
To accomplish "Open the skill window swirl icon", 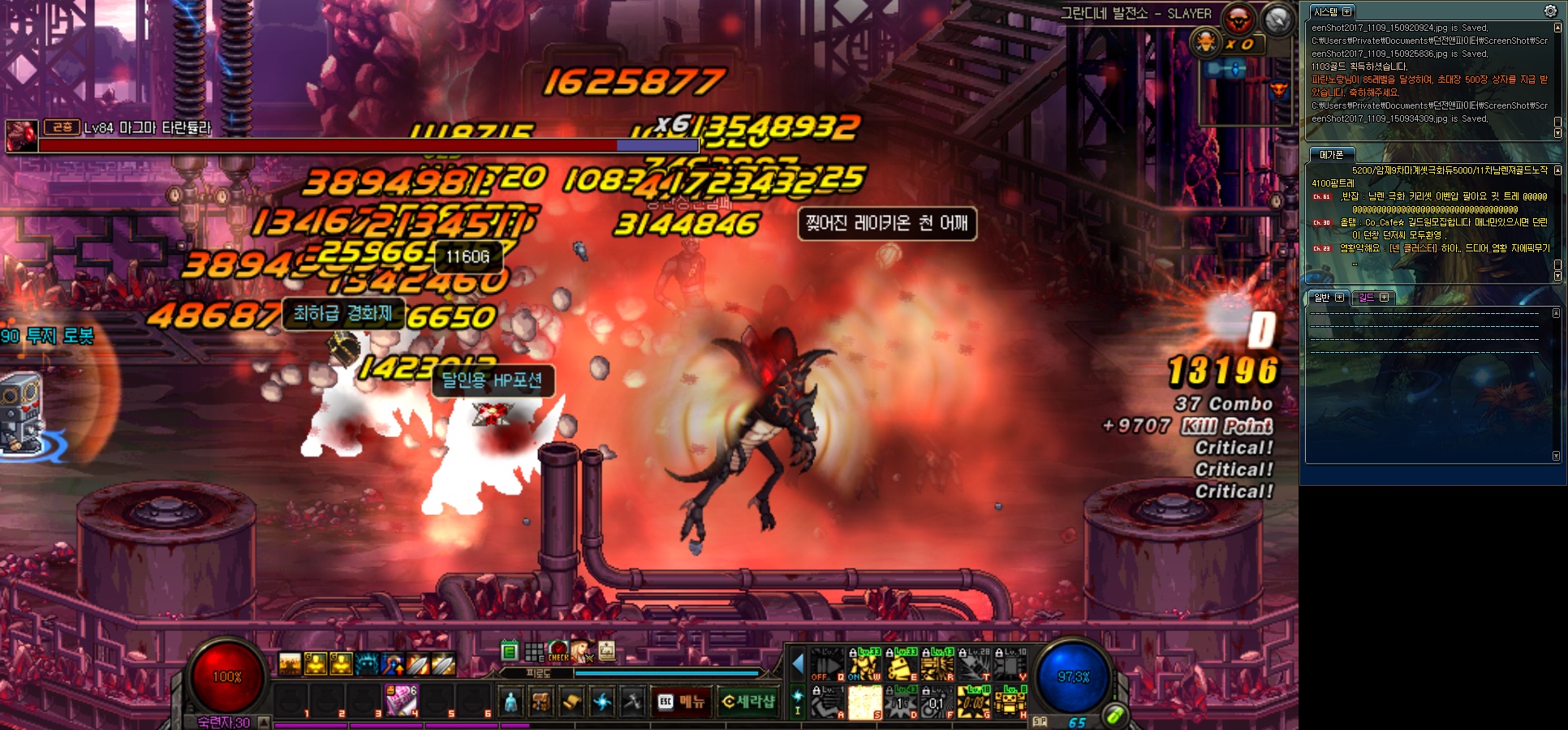I will (602, 702).
